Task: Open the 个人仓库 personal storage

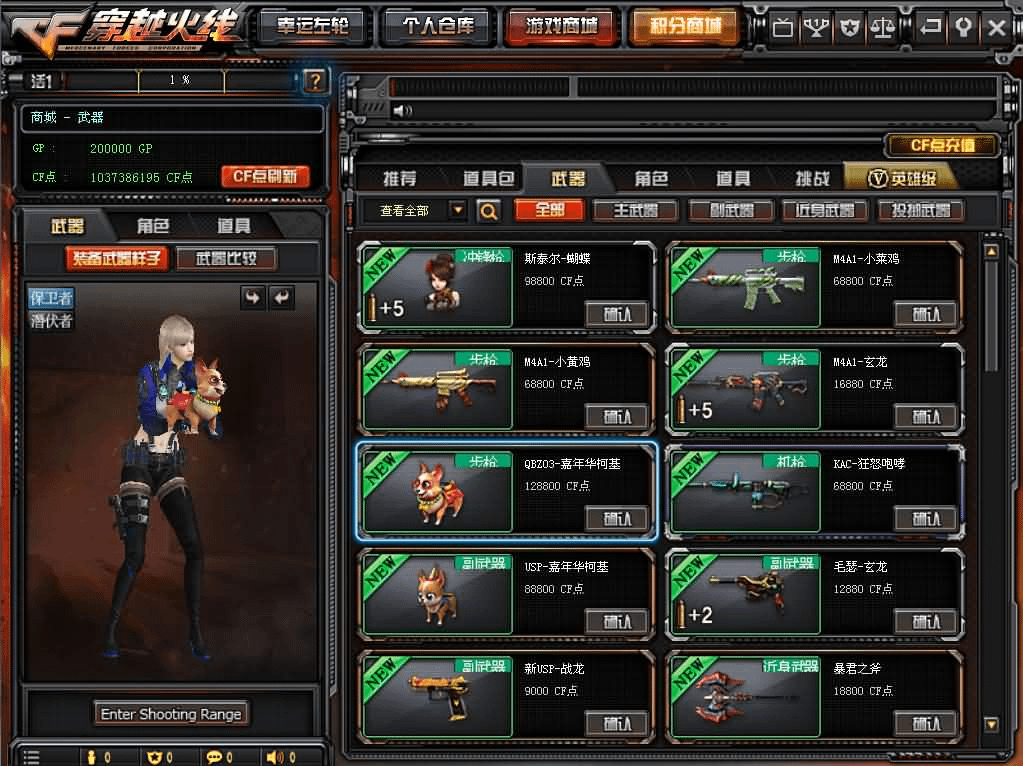Action: tap(438, 27)
